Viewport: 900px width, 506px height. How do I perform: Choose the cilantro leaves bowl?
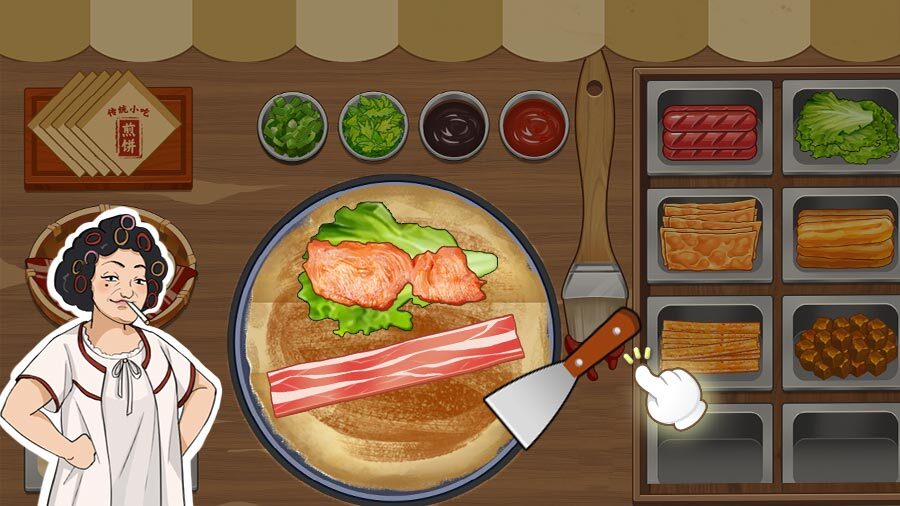click(x=373, y=126)
